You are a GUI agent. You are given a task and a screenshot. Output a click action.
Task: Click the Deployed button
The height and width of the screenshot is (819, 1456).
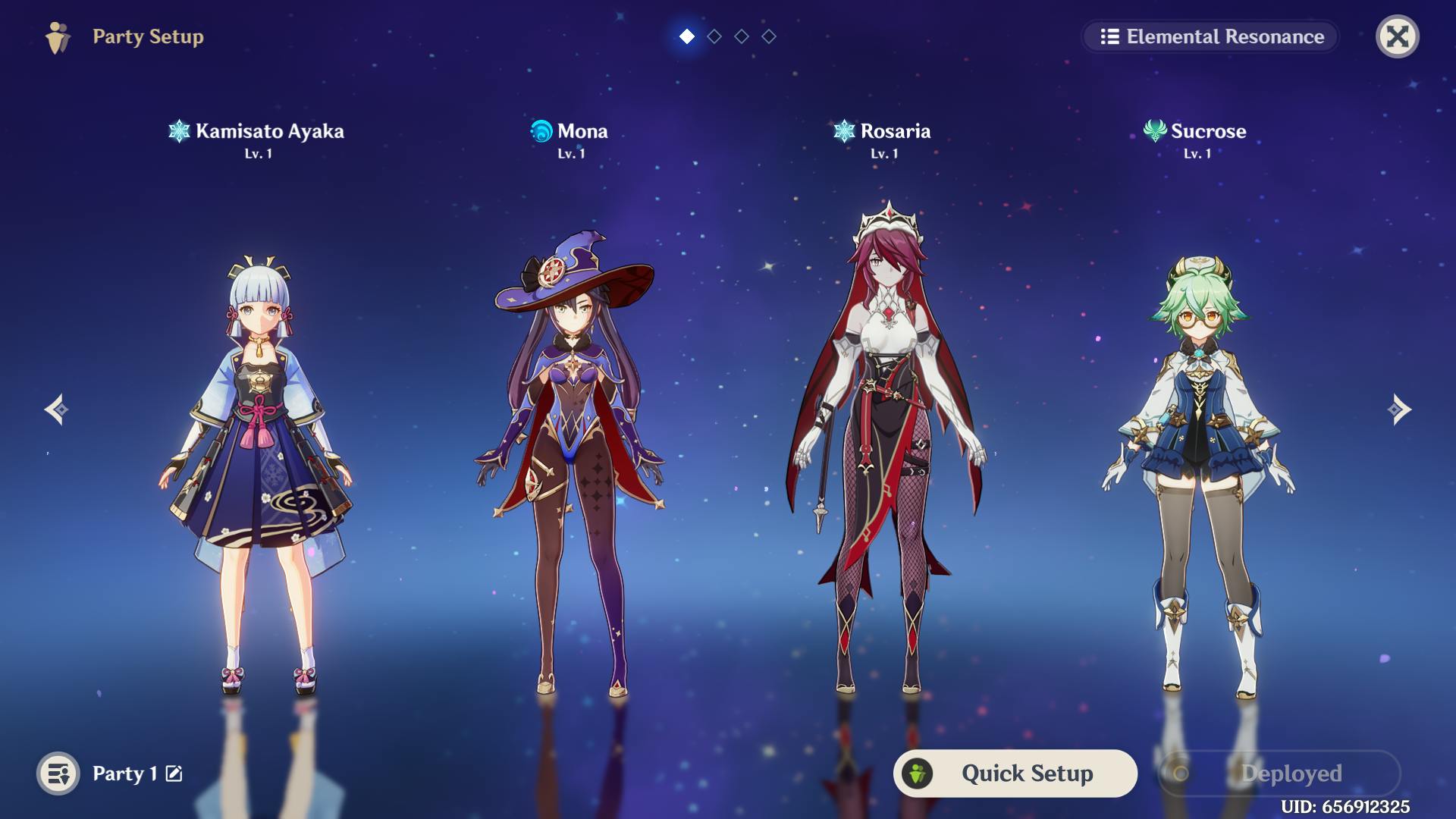[x=1279, y=773]
